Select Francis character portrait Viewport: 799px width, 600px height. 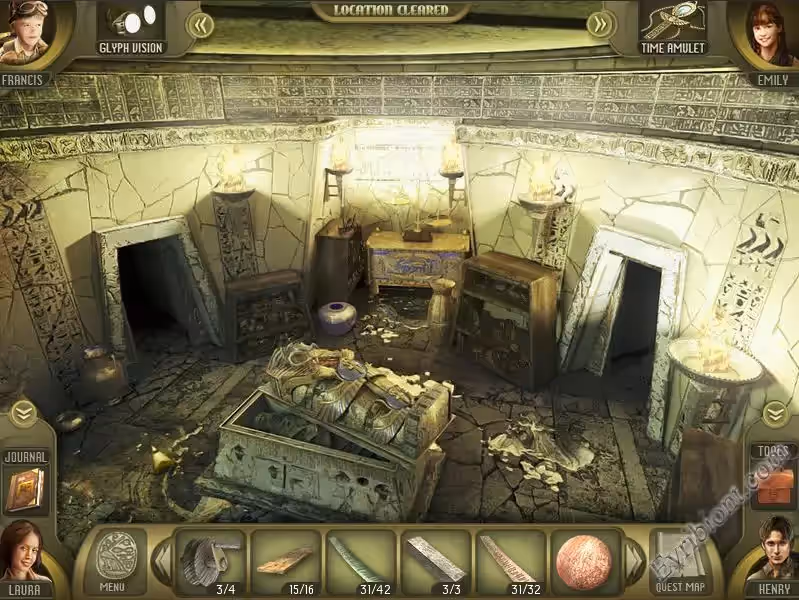(x=24, y=37)
